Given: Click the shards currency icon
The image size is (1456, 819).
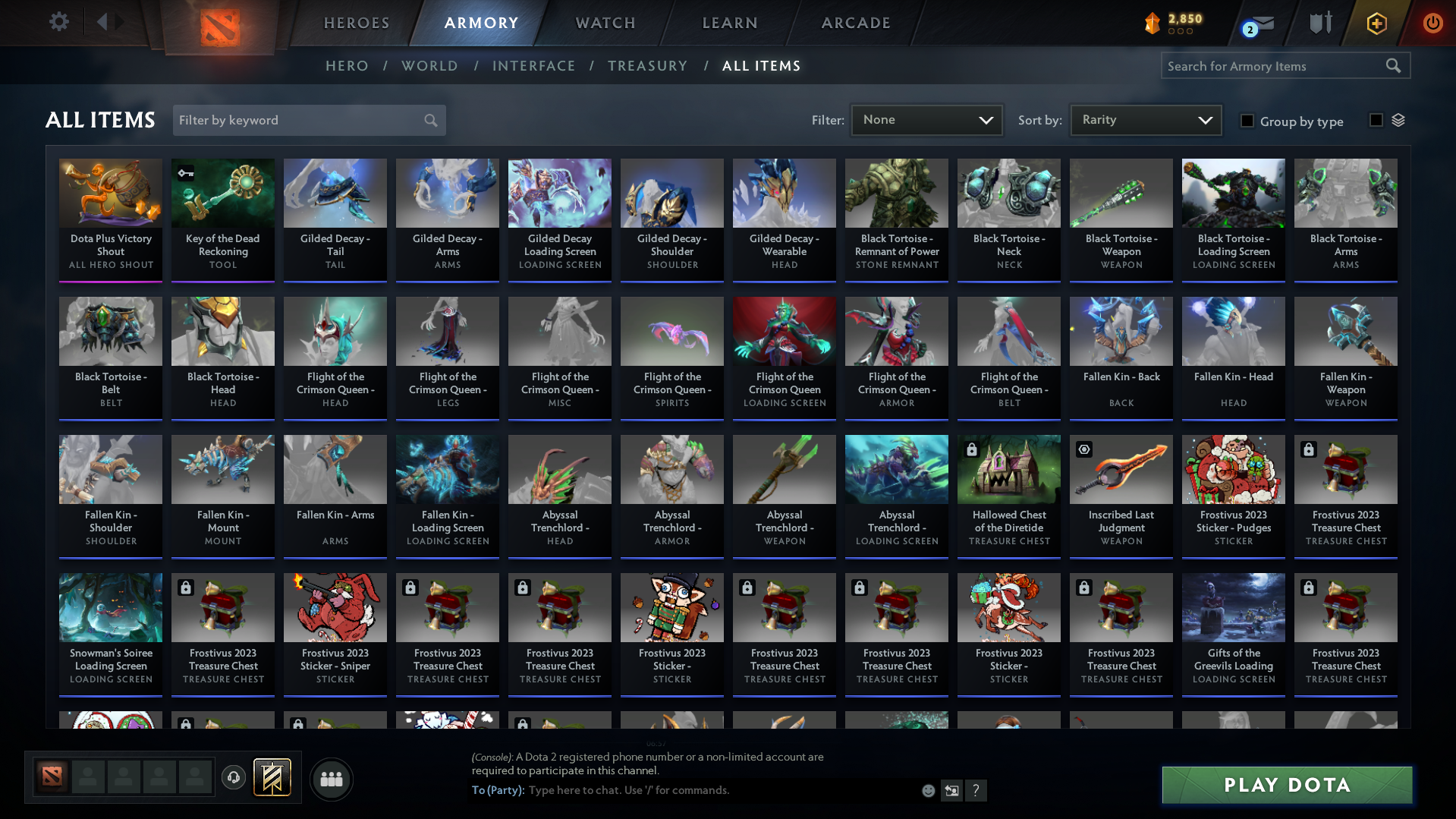Looking at the screenshot, I should pyautogui.click(x=1151, y=24).
